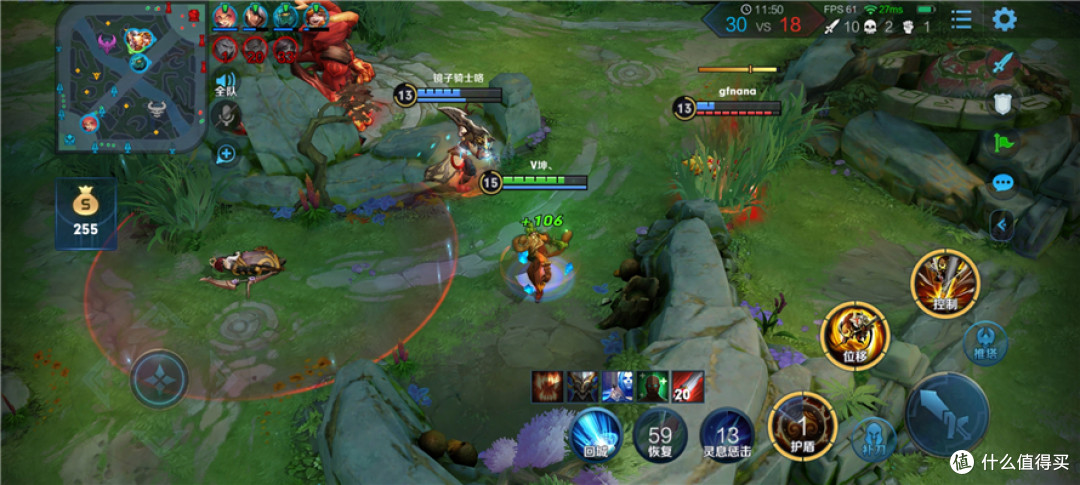Image resolution: width=1080 pixels, height=485 pixels.
Task: Send the green flag gather signal
Action: click(1004, 143)
